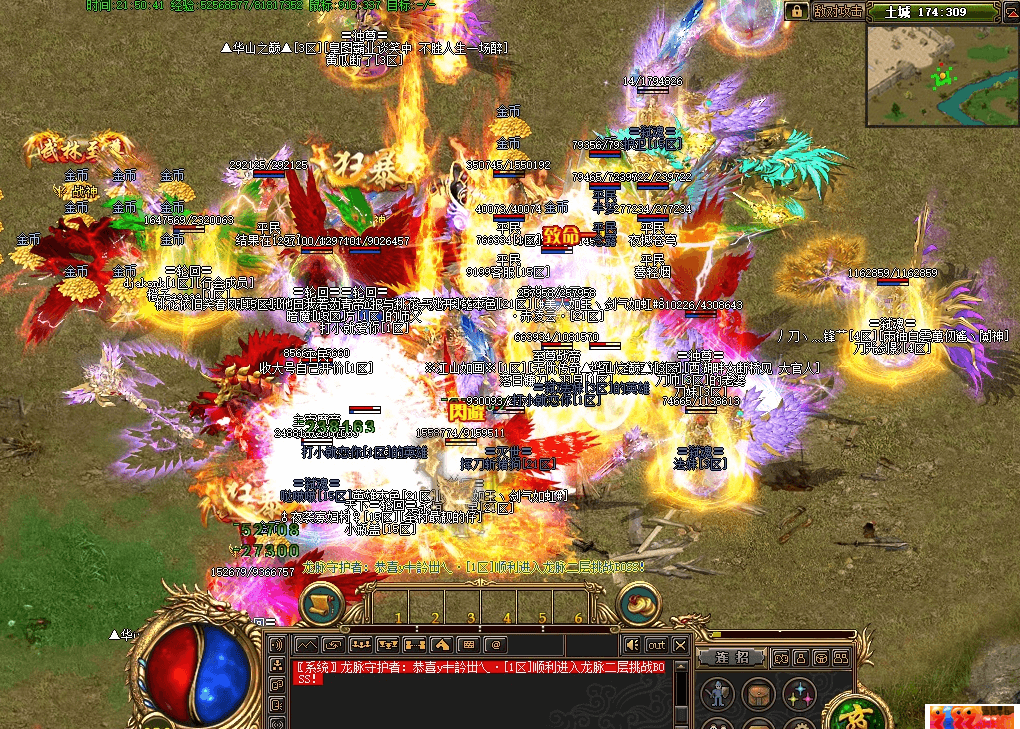Screen dimensions: 1020x729
Task: Open the treasure chest bag icon
Action: (x=757, y=693)
